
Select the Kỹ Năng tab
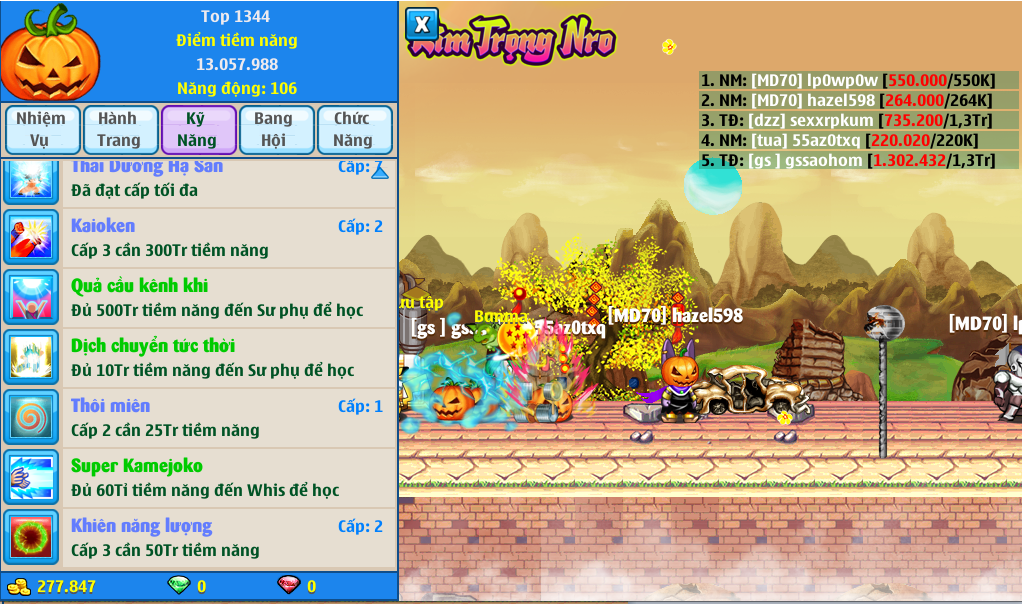coord(198,130)
